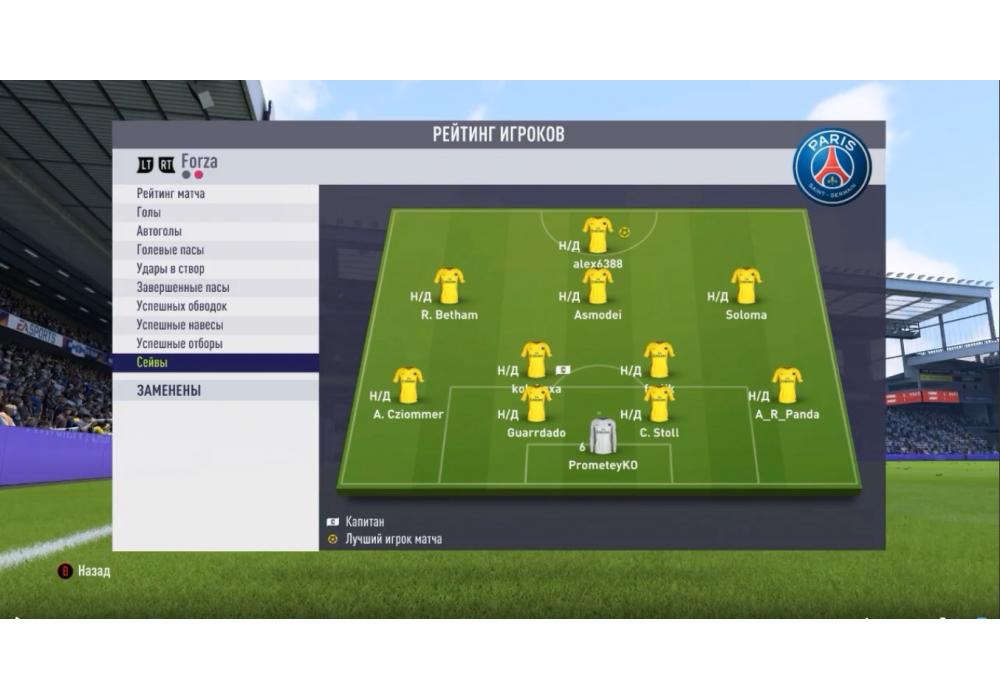
Task: Select the Рейтинг матча stat entry
Action: point(171,194)
